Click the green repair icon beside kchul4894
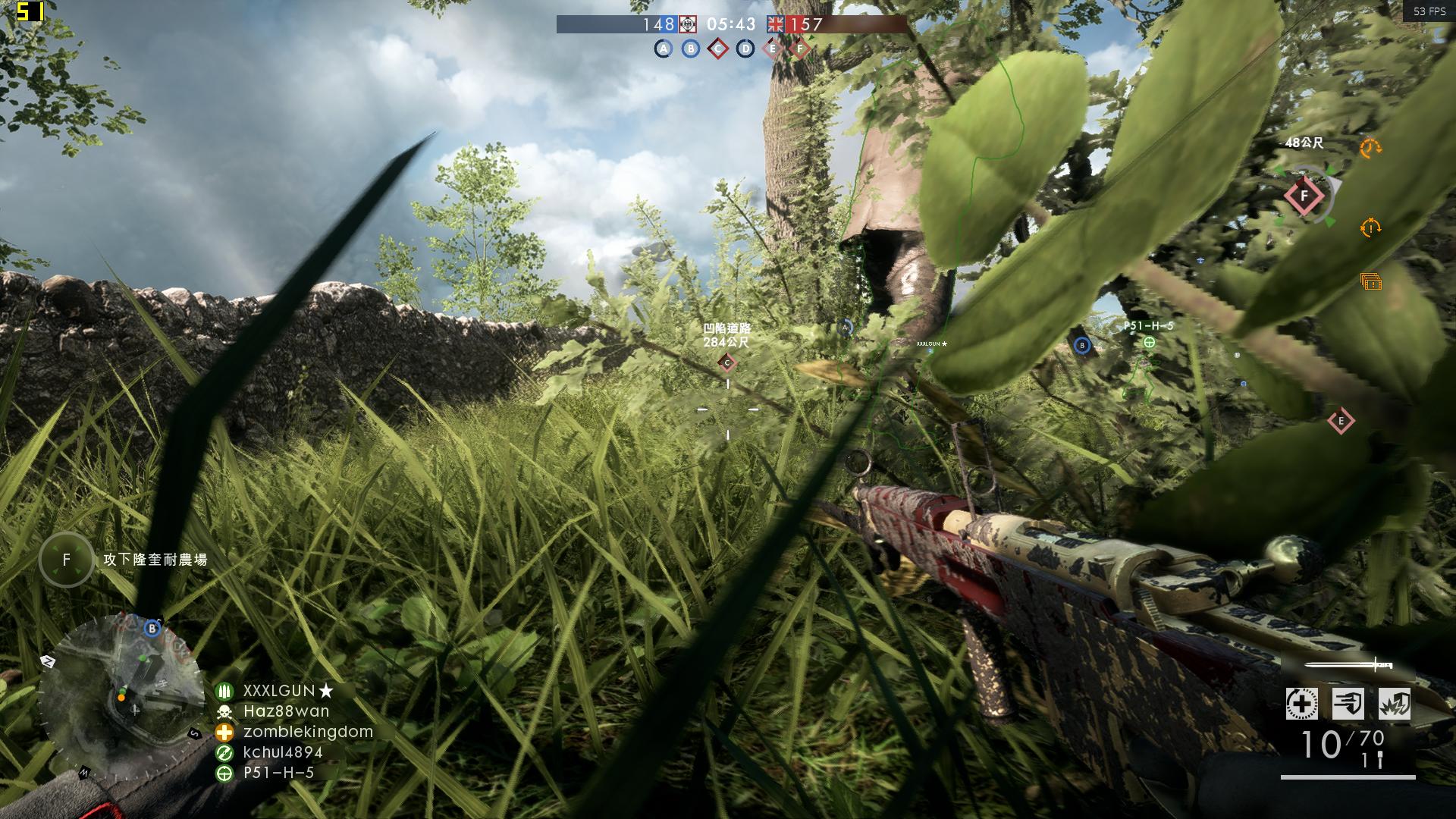 [x=225, y=754]
